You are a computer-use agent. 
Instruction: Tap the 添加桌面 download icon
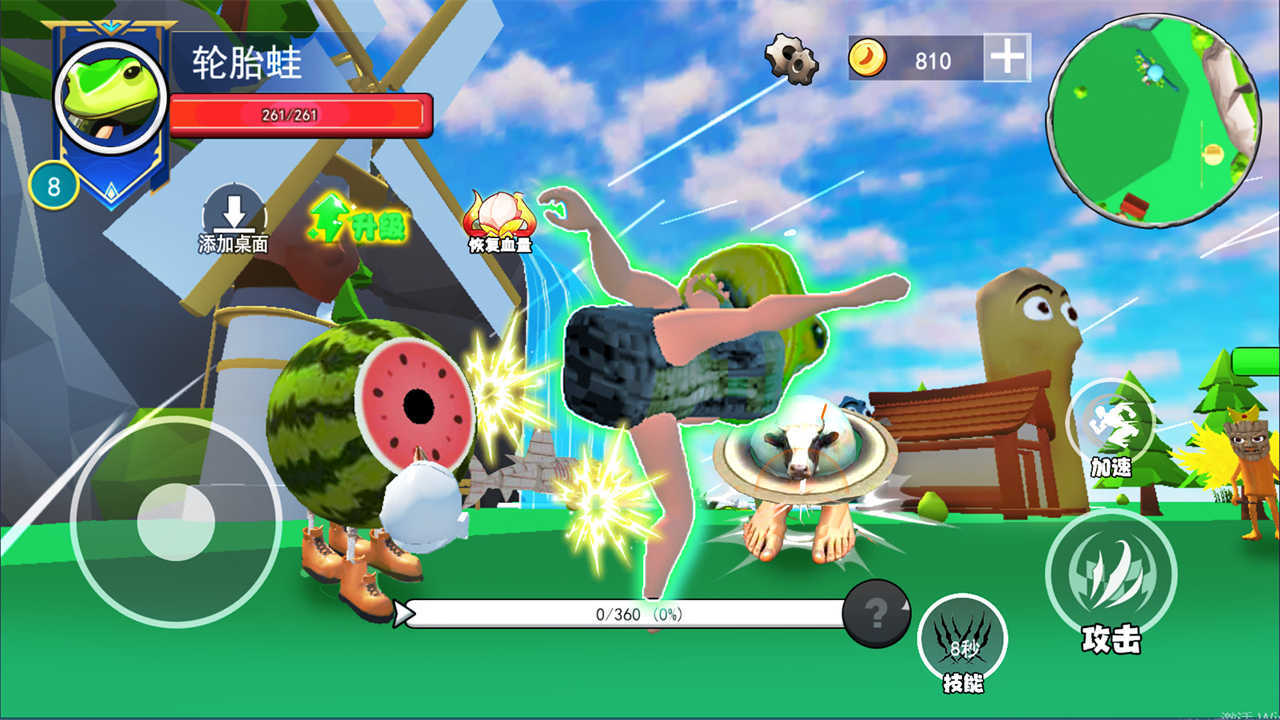(x=234, y=212)
